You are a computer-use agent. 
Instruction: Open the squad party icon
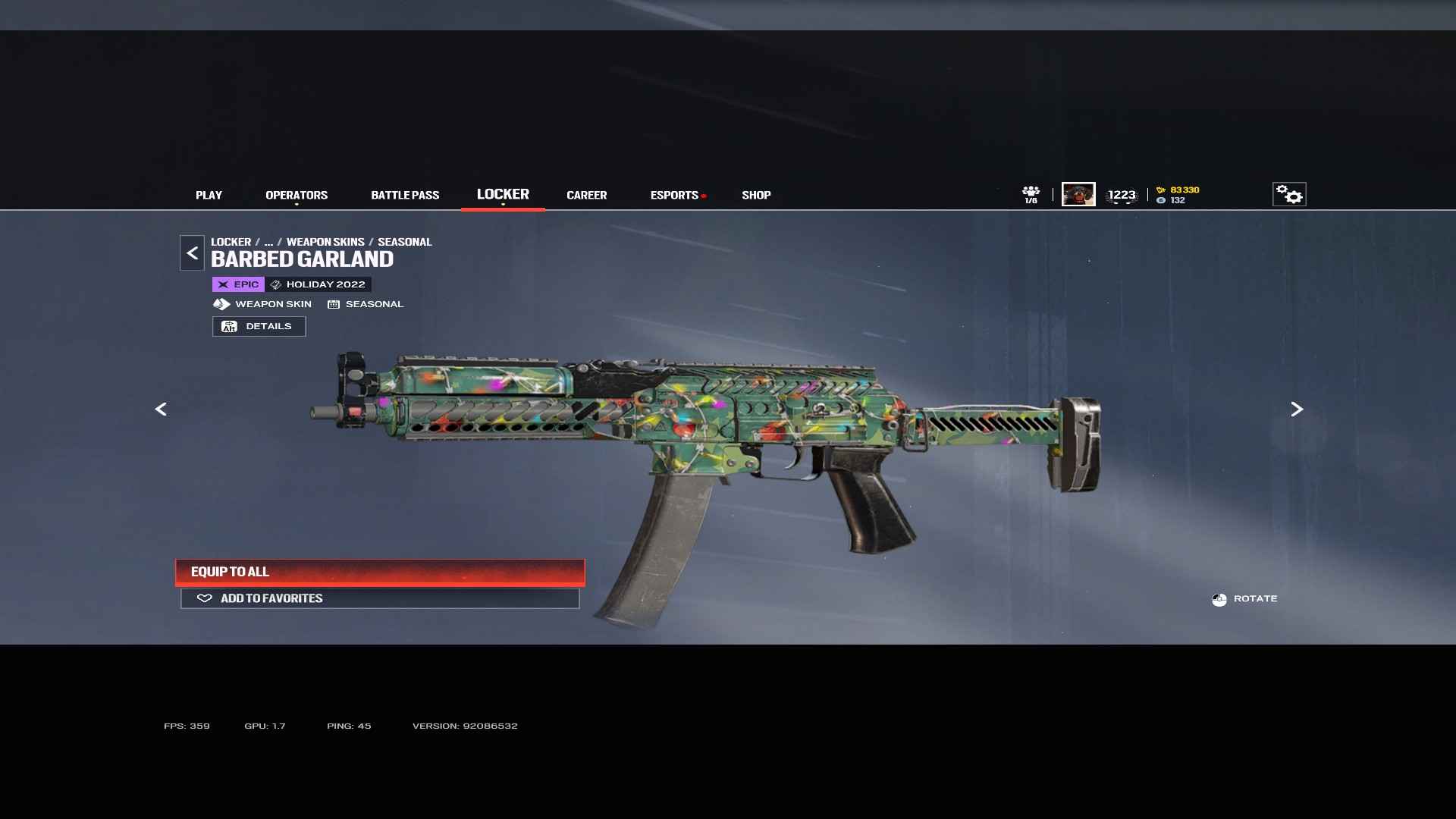[x=1031, y=194]
